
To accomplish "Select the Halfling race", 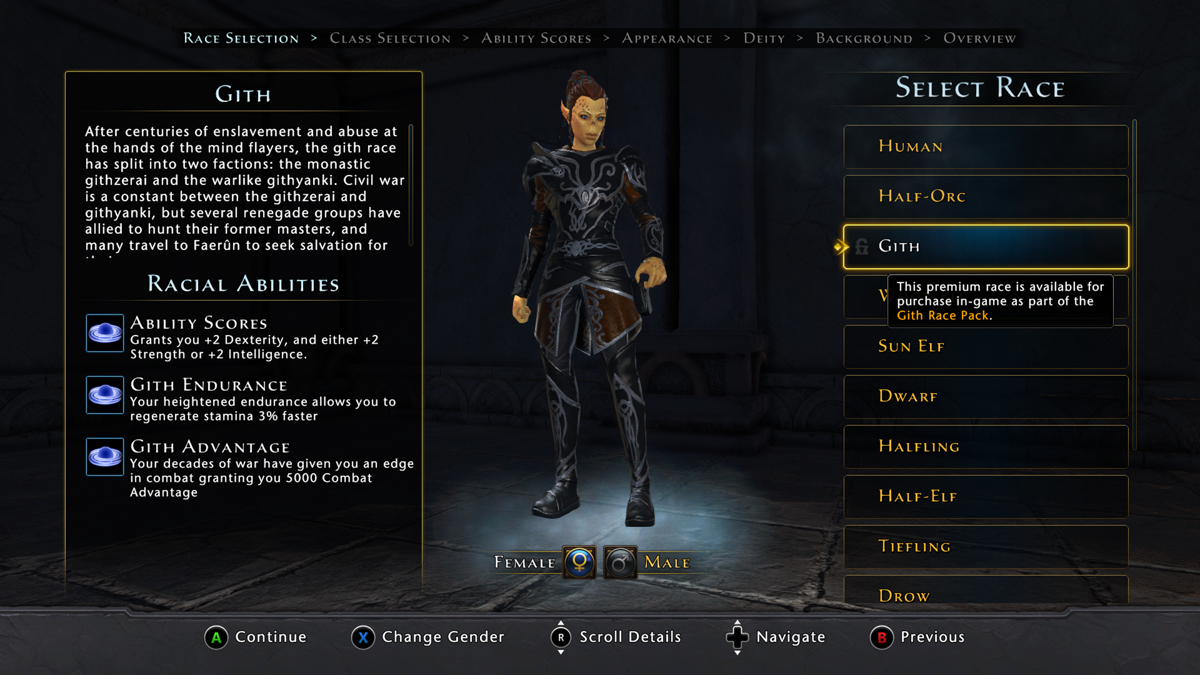I will tap(985, 447).
